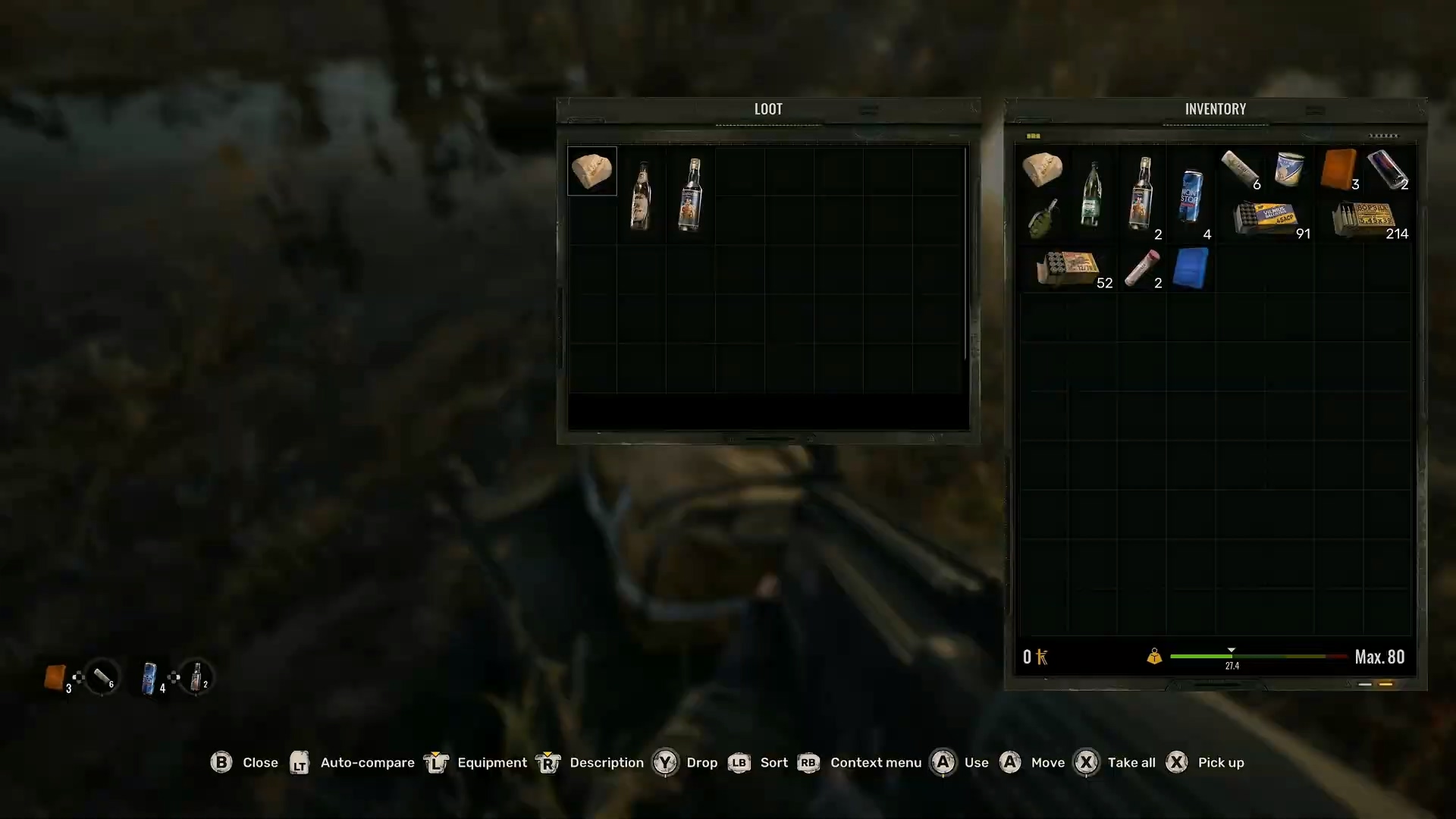Select the green frag grenade
The width and height of the screenshot is (1456, 819).
point(1042,219)
